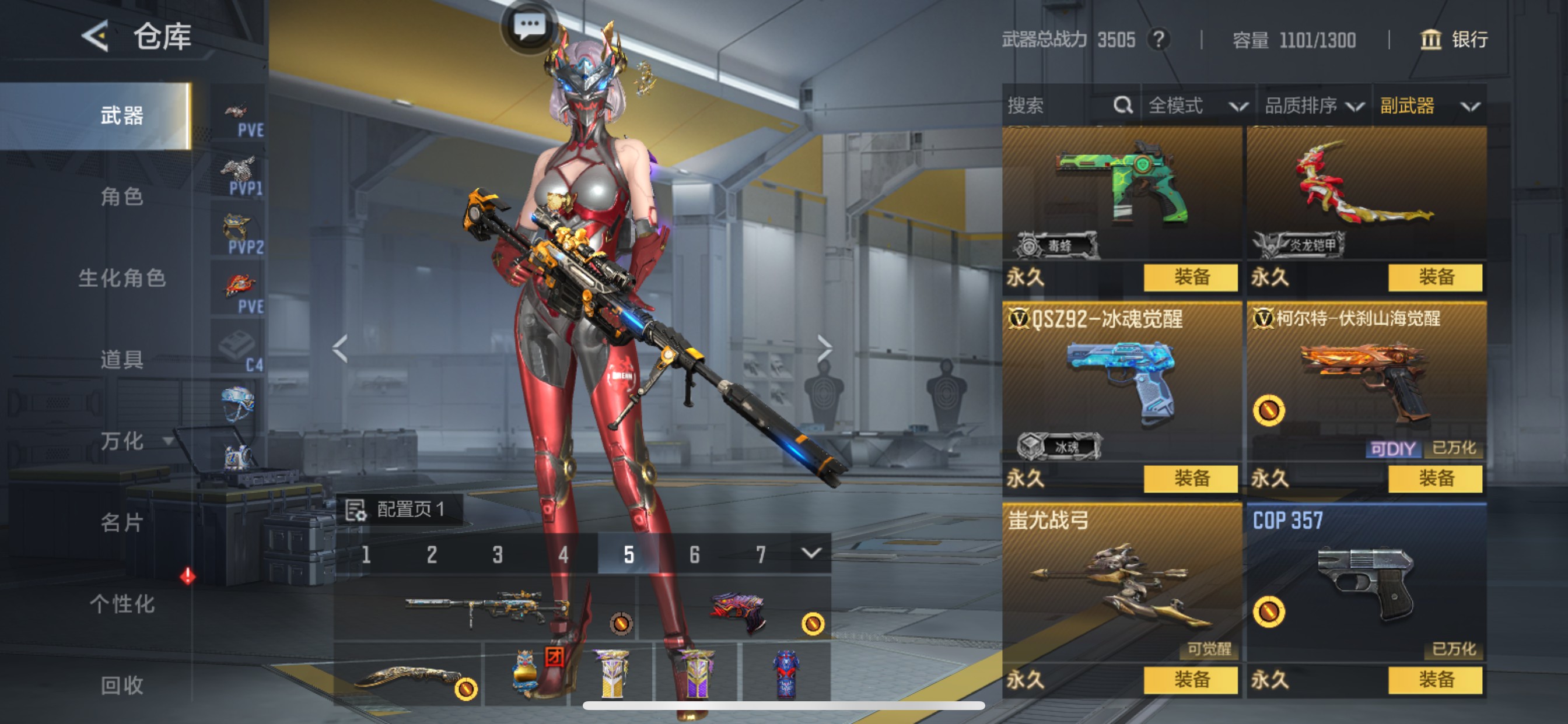Open the 配置页 1 loadout page button
This screenshot has height=724, width=1568.
click(x=400, y=509)
